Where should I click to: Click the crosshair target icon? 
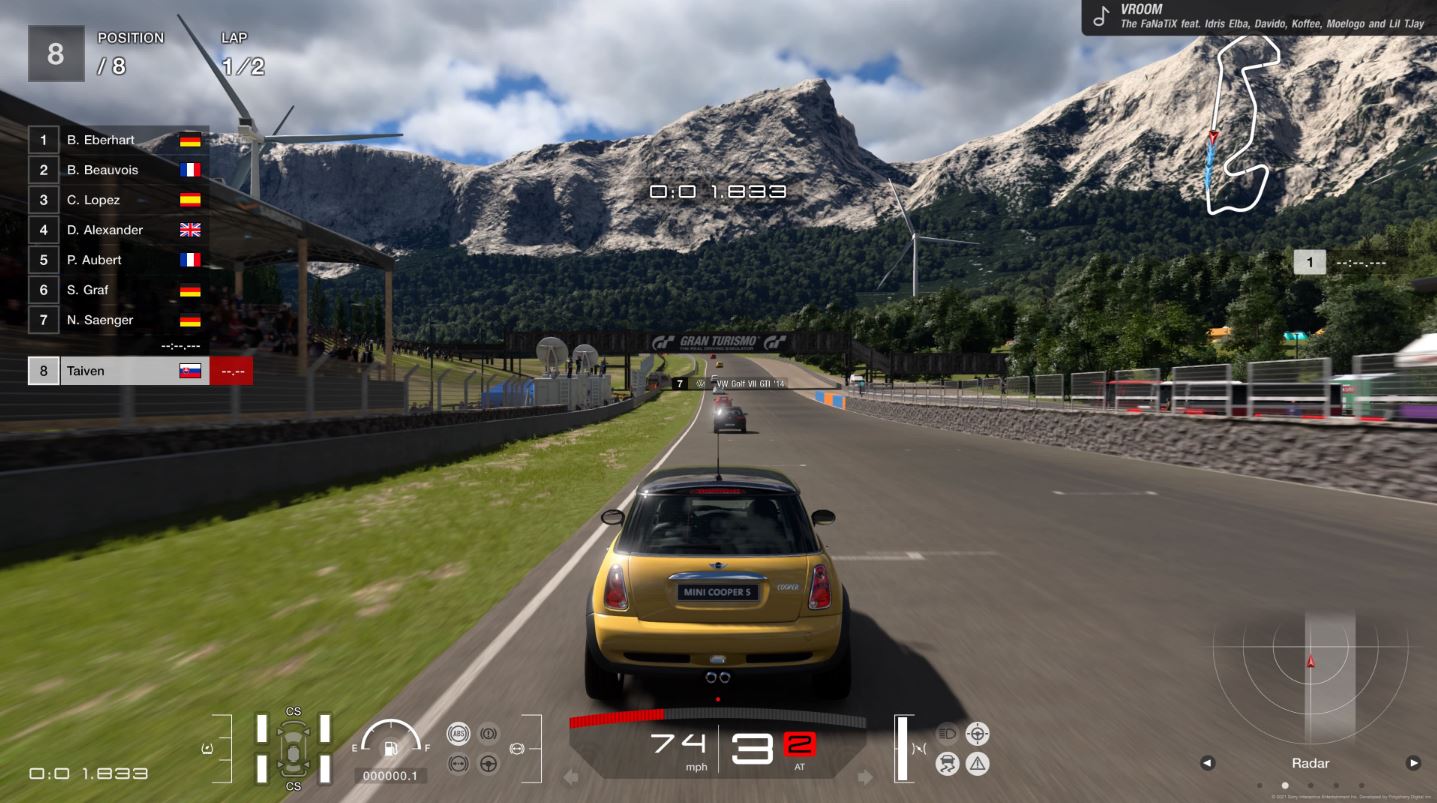coord(977,734)
